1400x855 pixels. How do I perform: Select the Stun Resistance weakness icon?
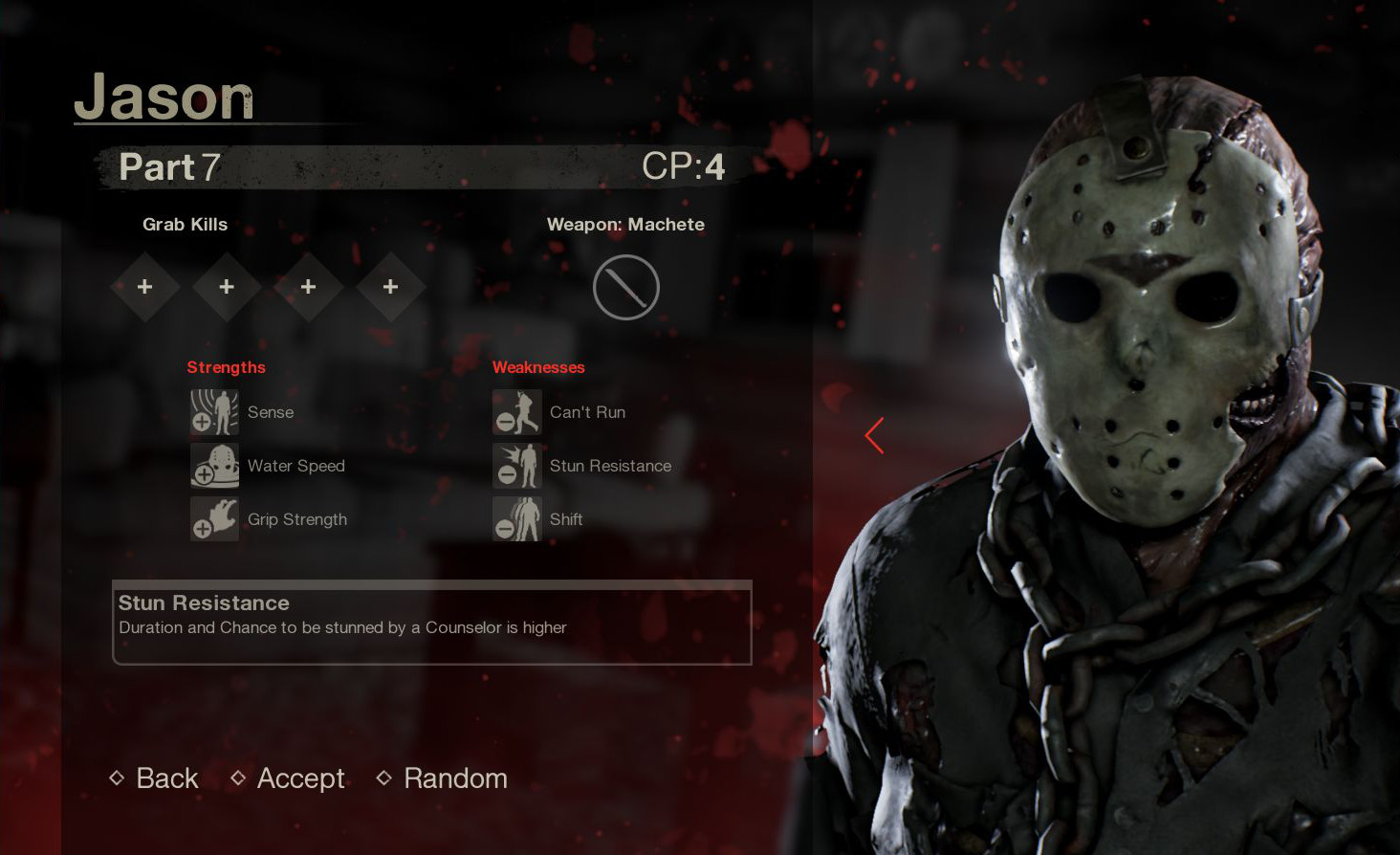click(517, 466)
